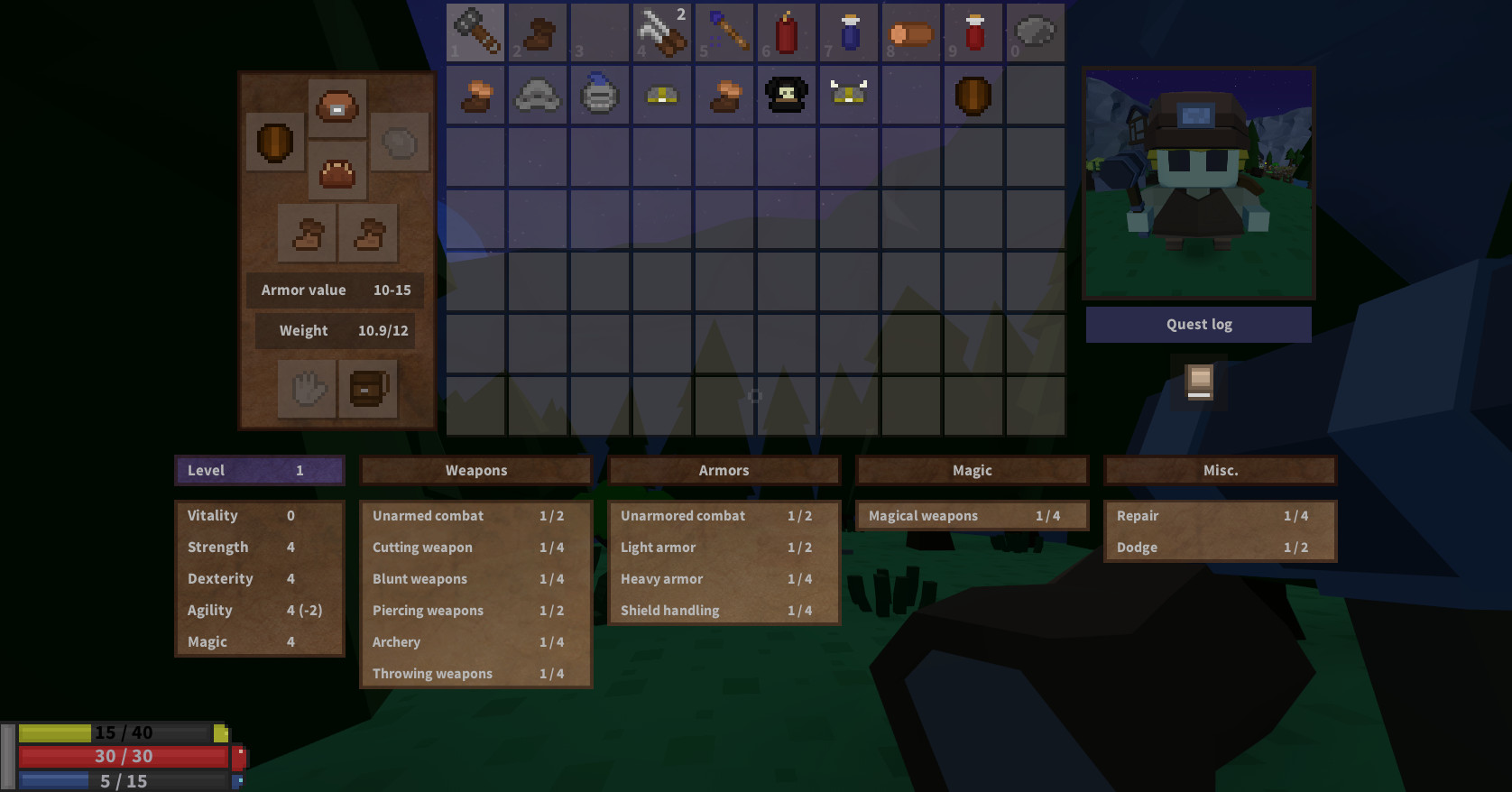Click the red health bar

click(x=124, y=757)
